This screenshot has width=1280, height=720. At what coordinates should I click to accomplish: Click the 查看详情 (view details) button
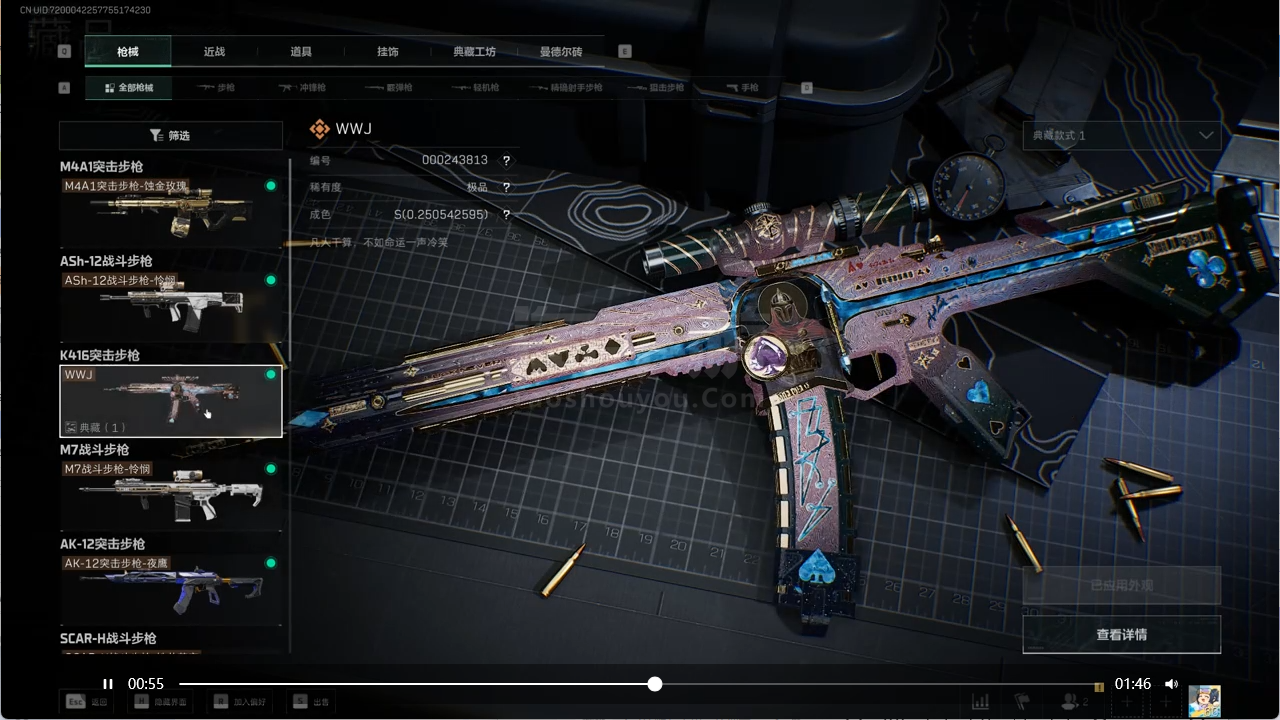click(1121, 634)
